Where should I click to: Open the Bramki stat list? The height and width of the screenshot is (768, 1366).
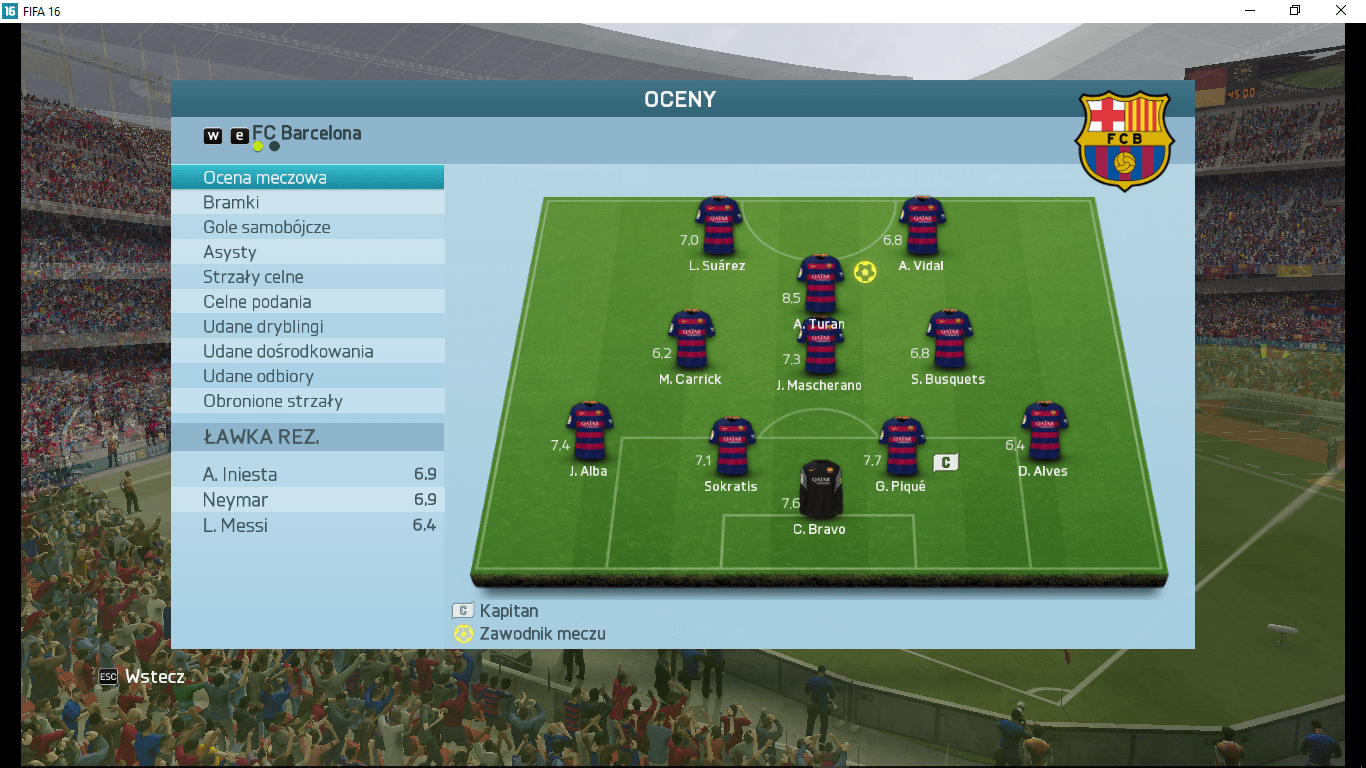pyautogui.click(x=307, y=203)
